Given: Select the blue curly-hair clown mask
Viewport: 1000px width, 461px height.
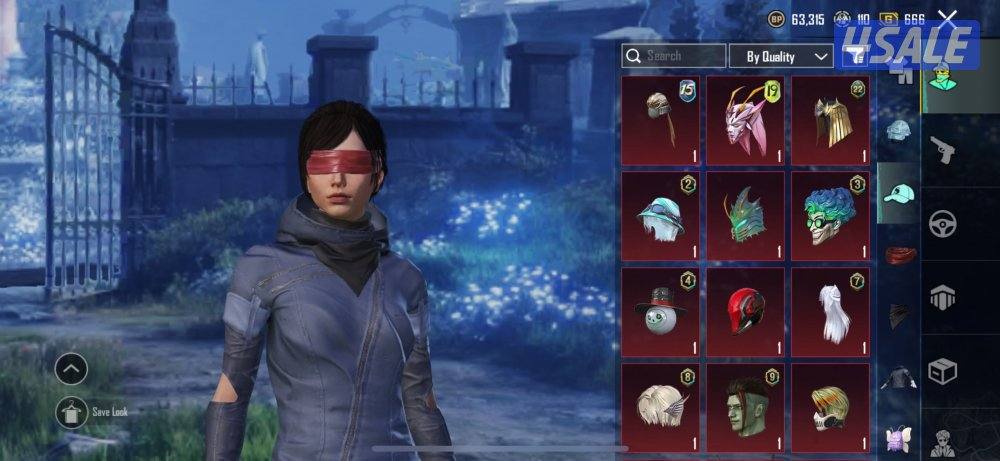Looking at the screenshot, I should 830,215.
